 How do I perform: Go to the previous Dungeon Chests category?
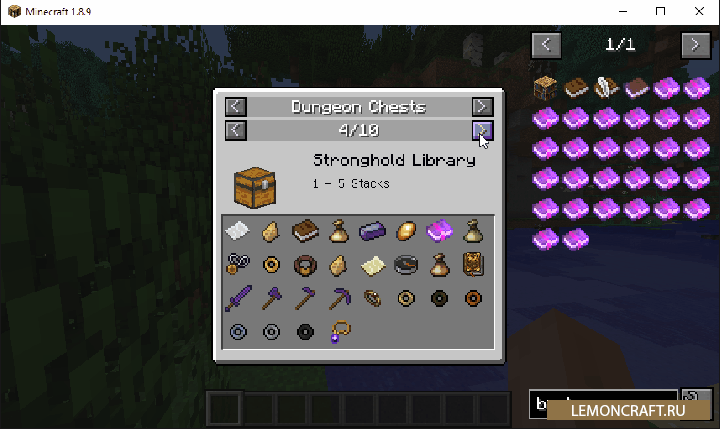coord(234,106)
